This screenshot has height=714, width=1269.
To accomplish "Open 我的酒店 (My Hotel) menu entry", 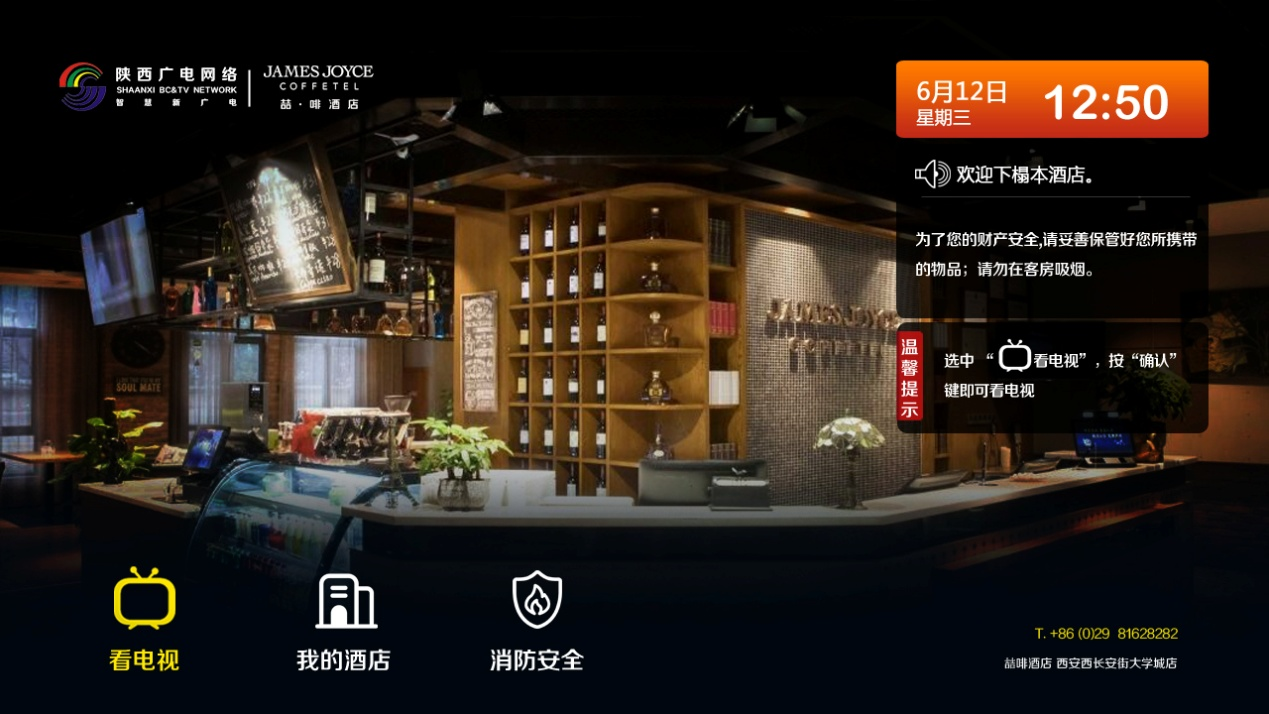I will pyautogui.click(x=344, y=618).
